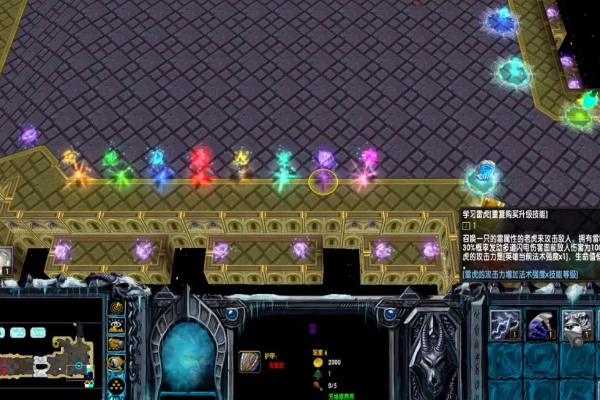
Task: Choose the purple claw skill icon
Action: point(541,326)
